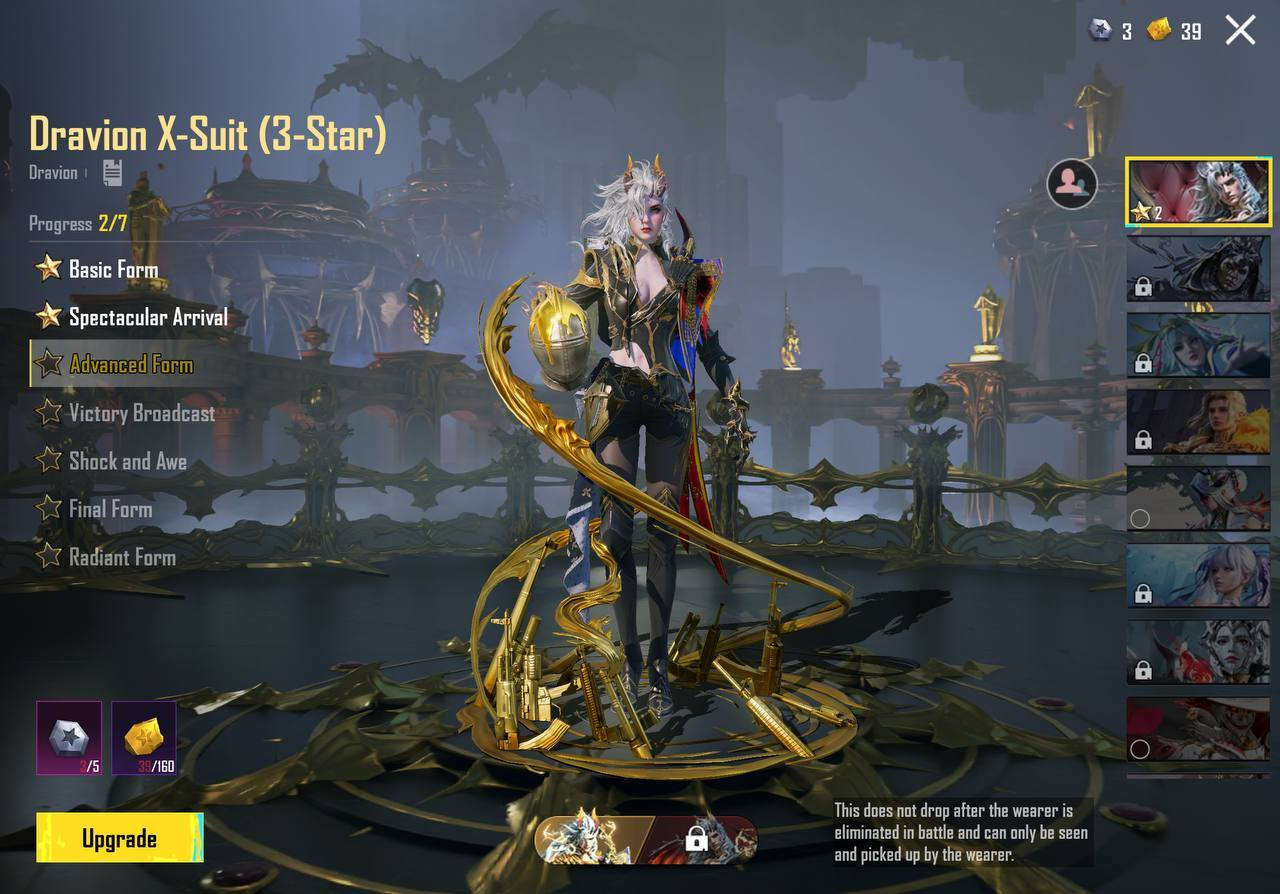Image resolution: width=1280 pixels, height=894 pixels.
Task: Select the Dravion suit thumbnail with 2 stars
Action: pyautogui.click(x=1199, y=191)
